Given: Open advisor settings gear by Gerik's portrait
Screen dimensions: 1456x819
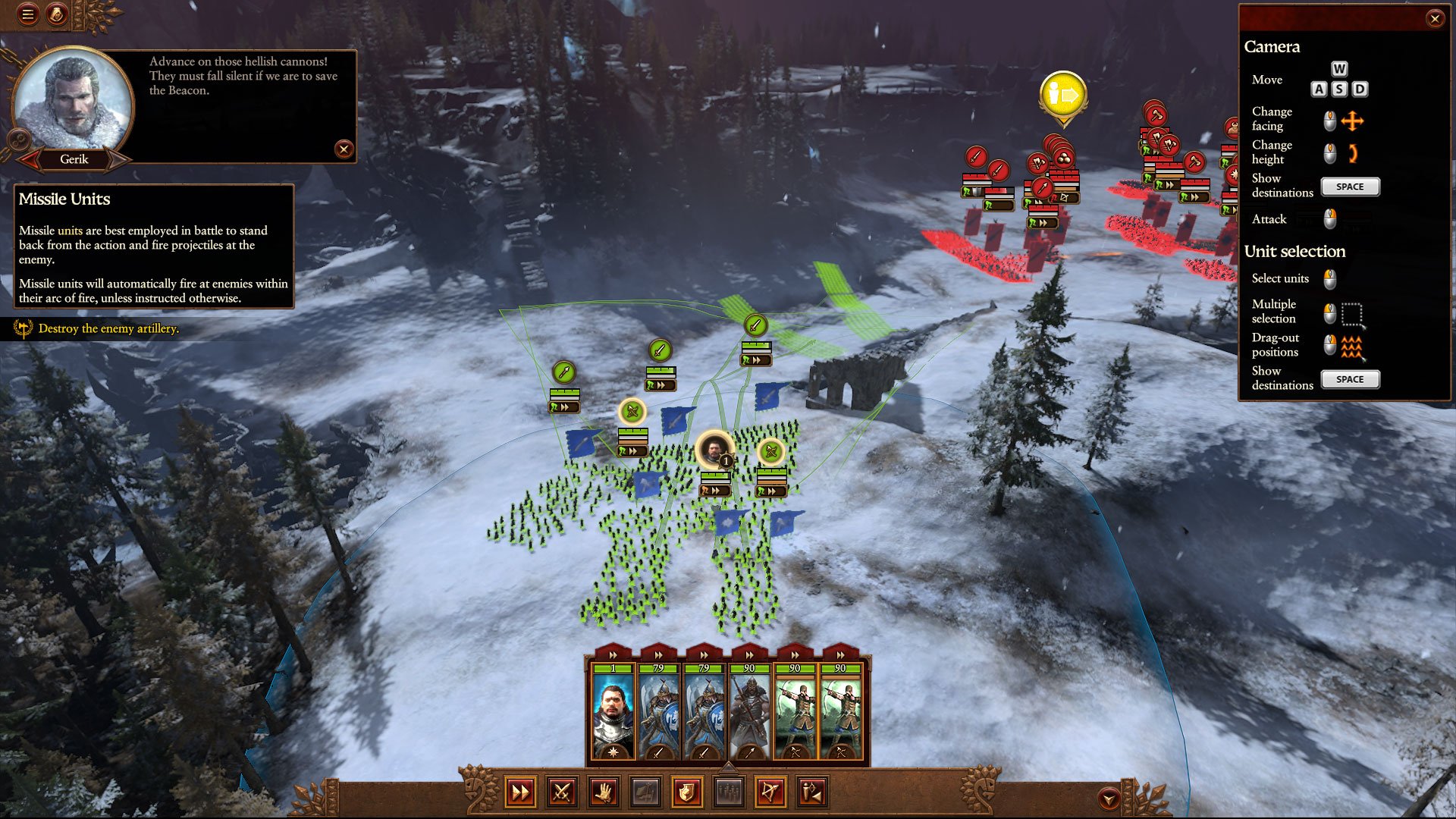Looking at the screenshot, I should click(x=18, y=140).
